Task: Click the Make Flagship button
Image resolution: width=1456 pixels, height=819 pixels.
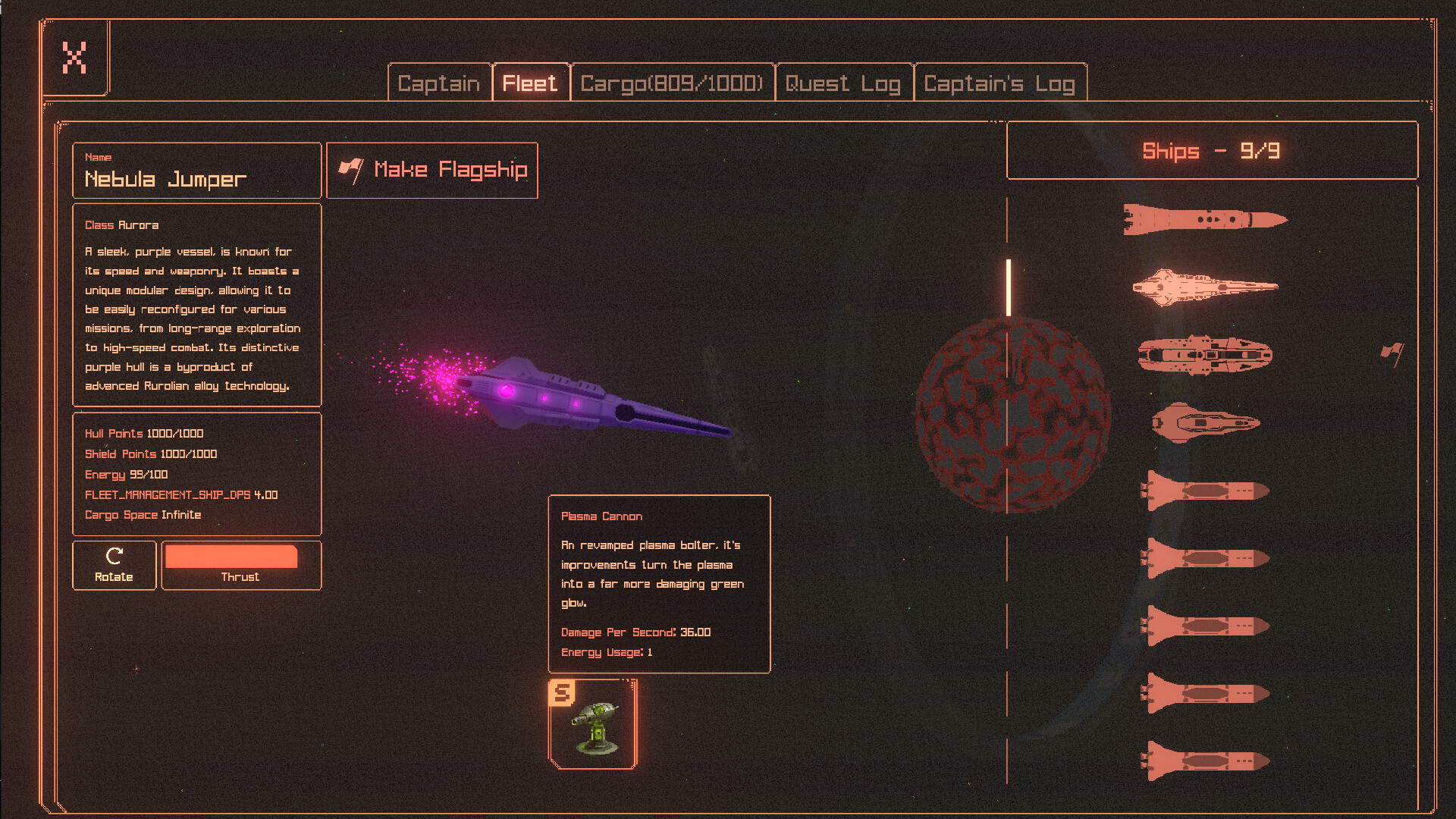Action: pyautogui.click(x=432, y=170)
